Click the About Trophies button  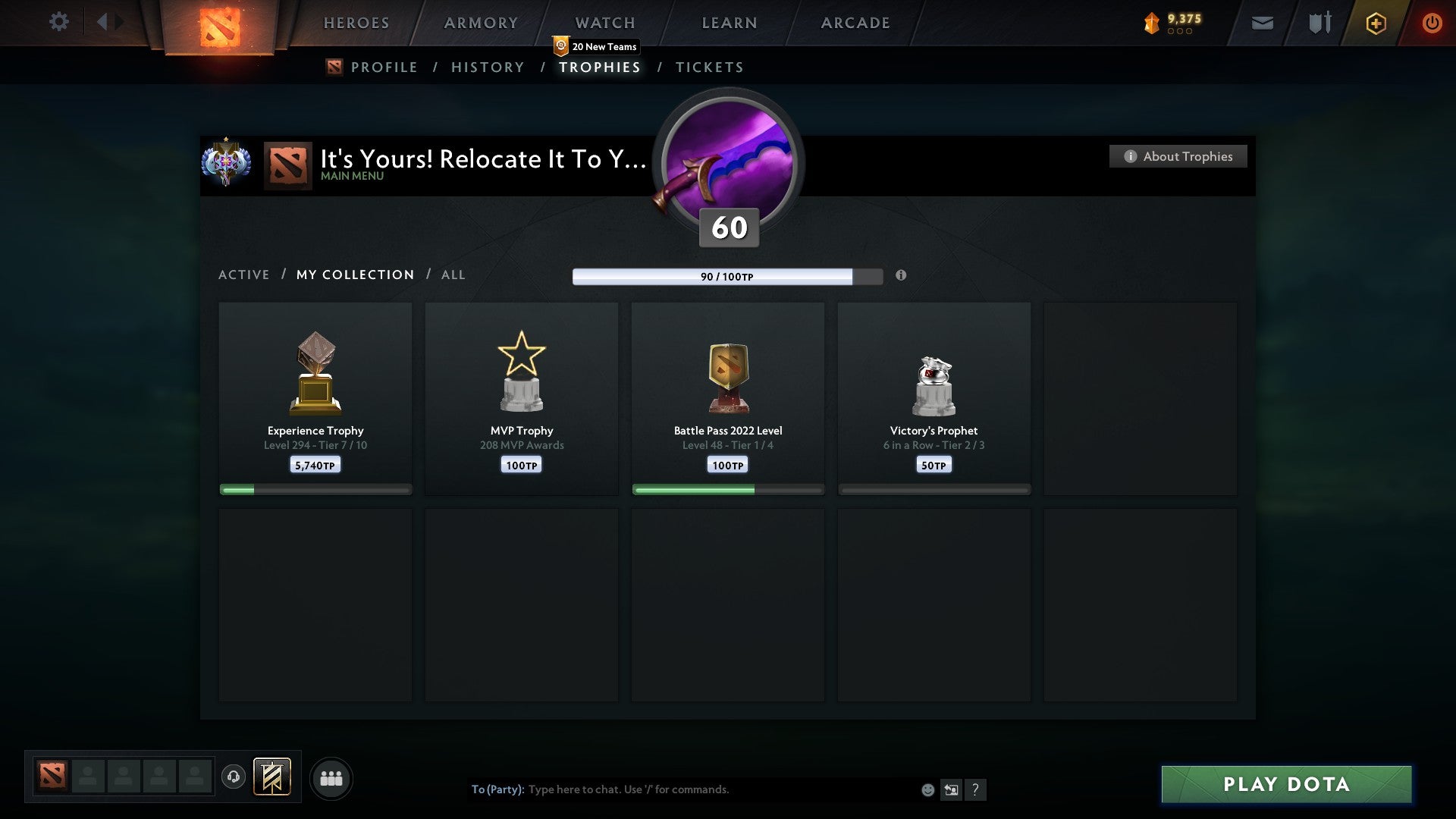1177,156
